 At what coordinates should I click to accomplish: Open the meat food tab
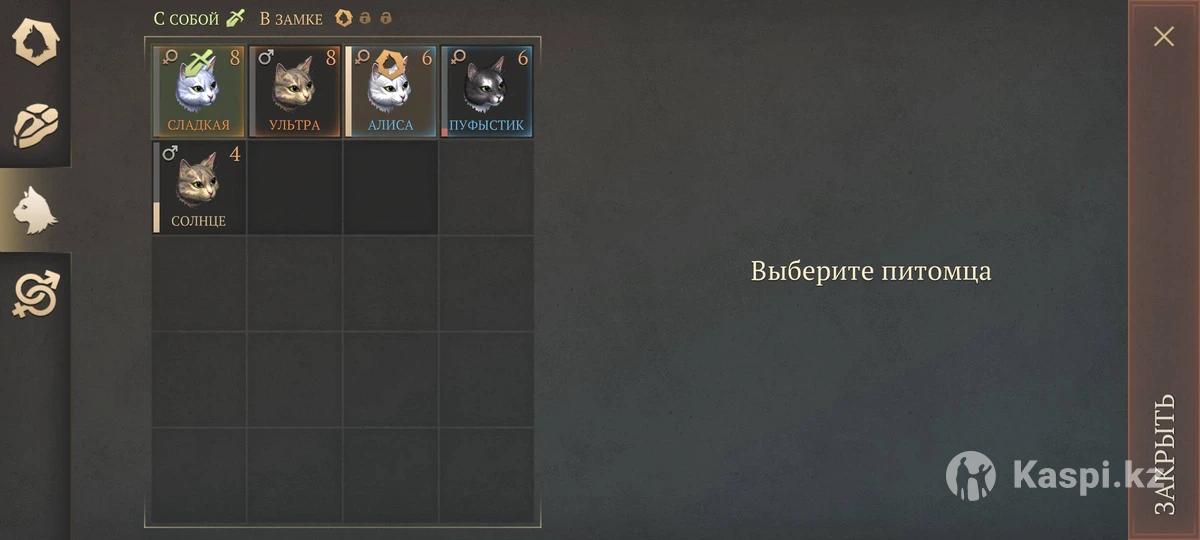35,125
